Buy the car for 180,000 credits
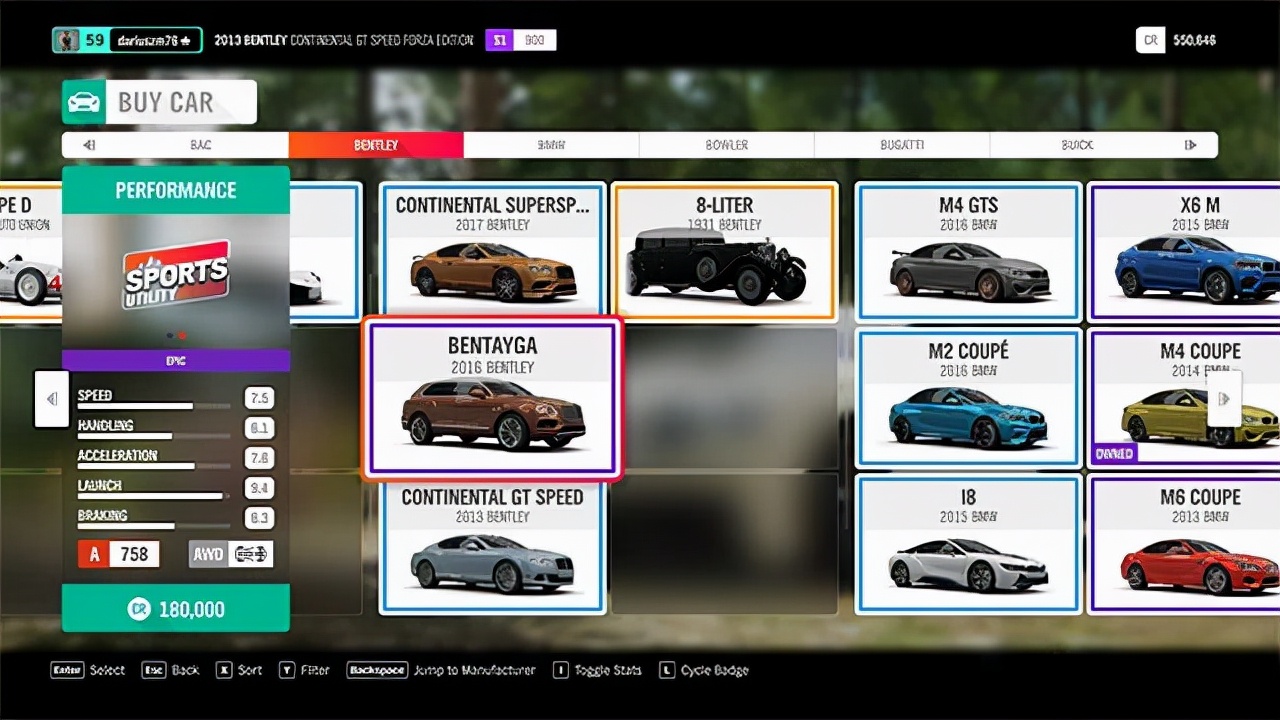Viewport: 1280px width, 720px height. coord(176,609)
